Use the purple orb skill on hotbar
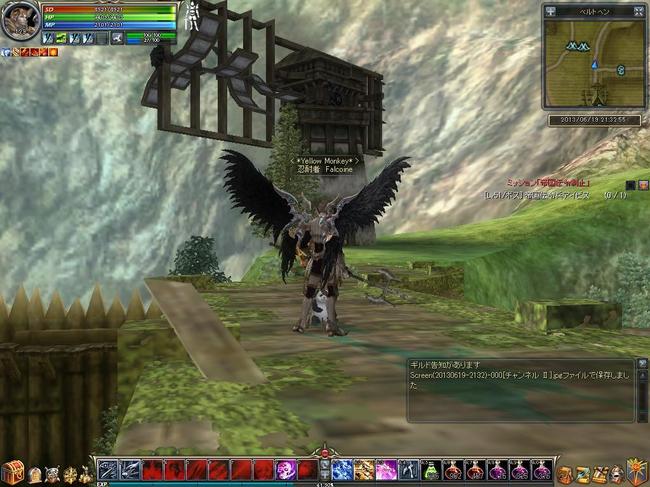This screenshot has height=487, width=650. pos(286,470)
